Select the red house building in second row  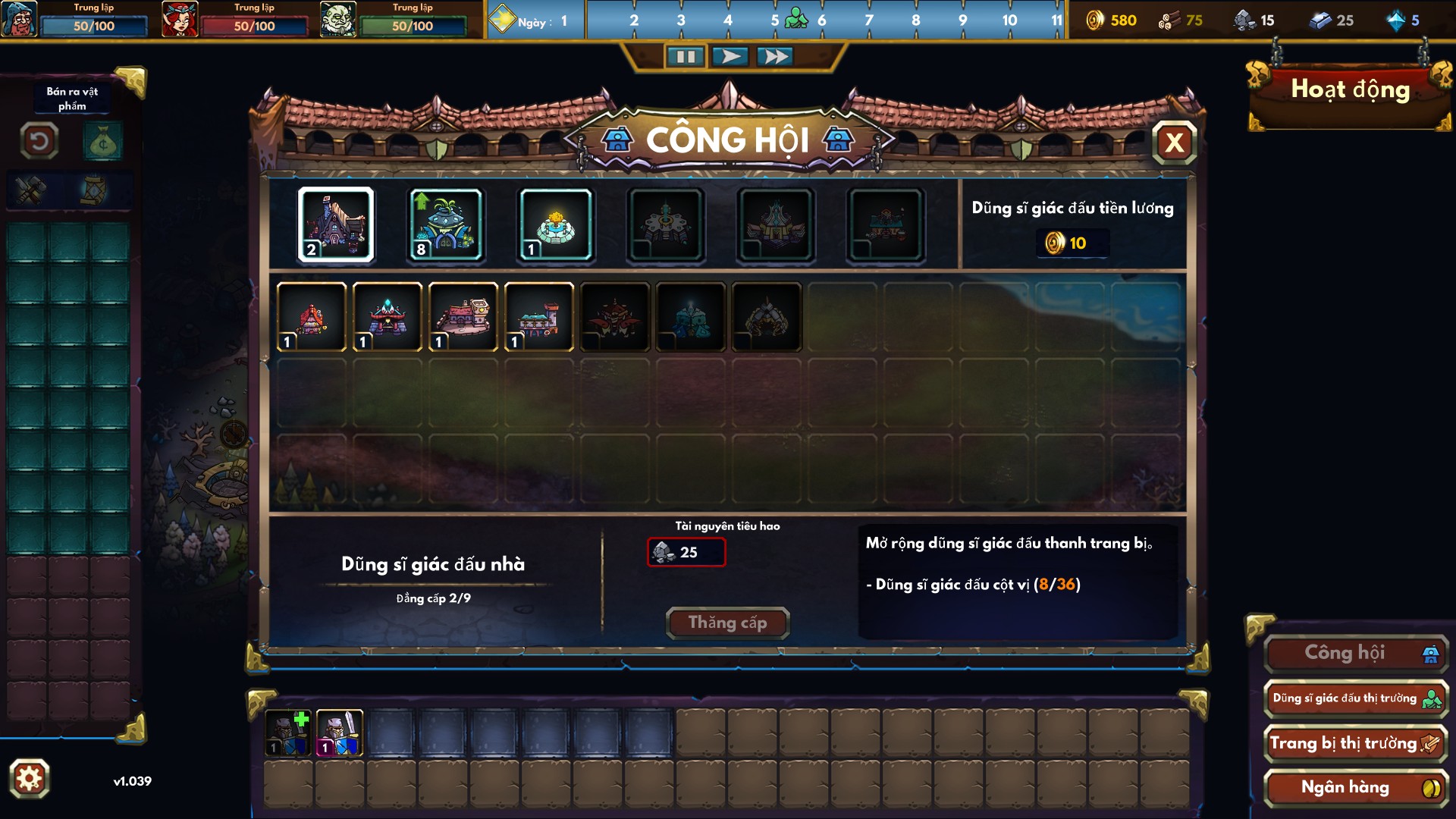312,318
